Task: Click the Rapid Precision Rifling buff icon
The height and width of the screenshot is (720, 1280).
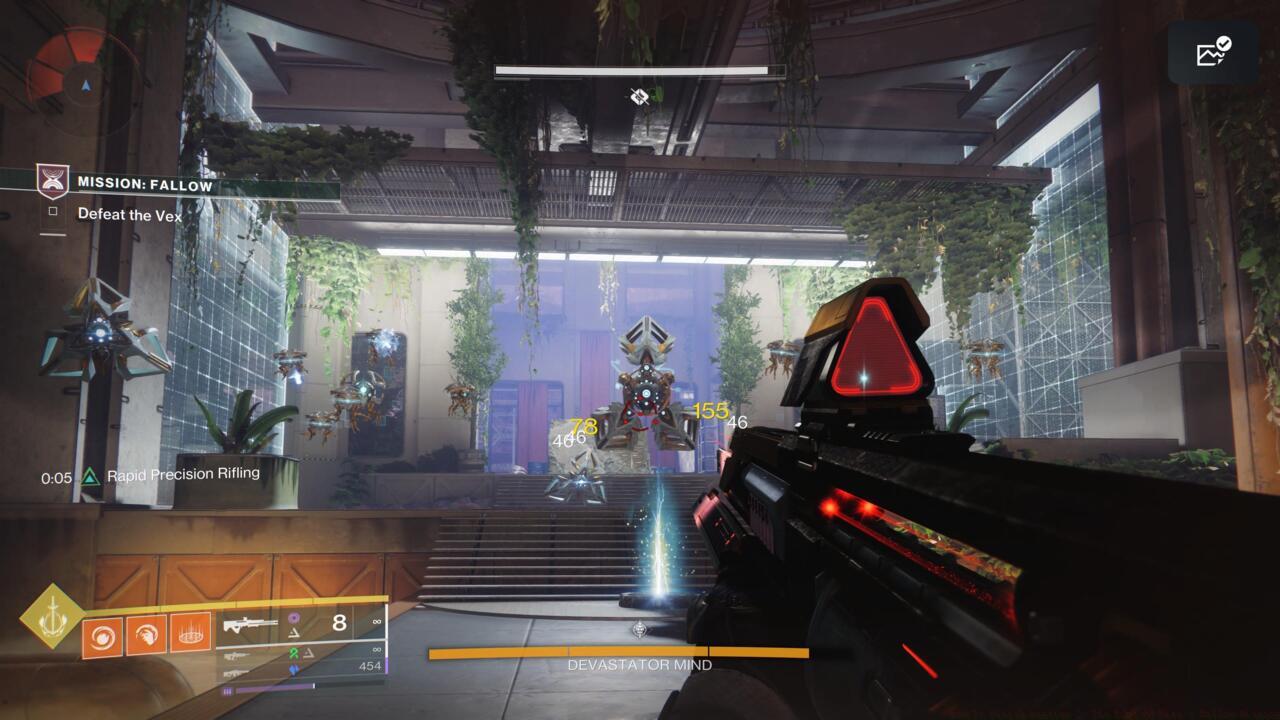Action: click(x=91, y=476)
